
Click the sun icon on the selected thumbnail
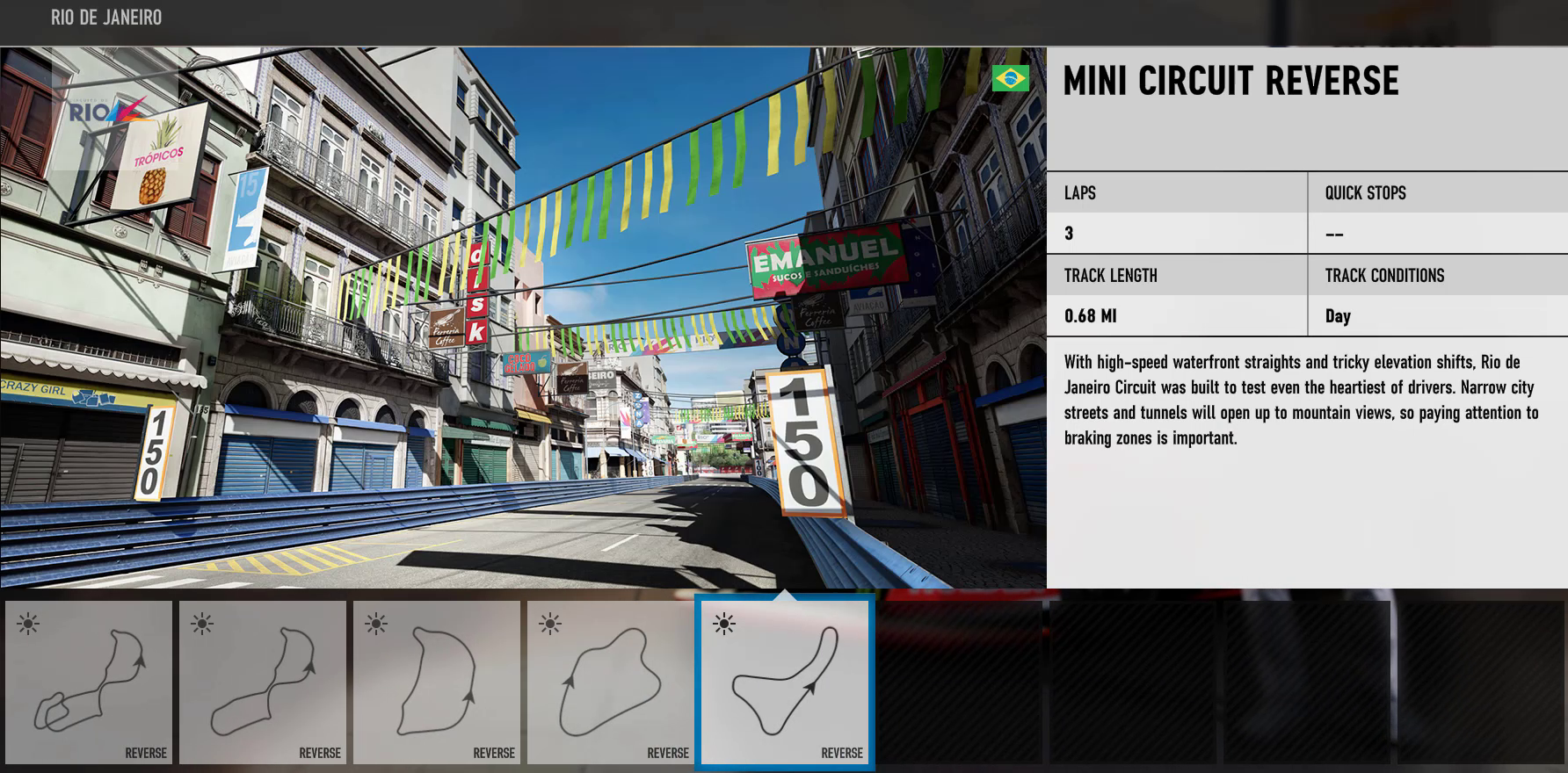tap(723, 624)
